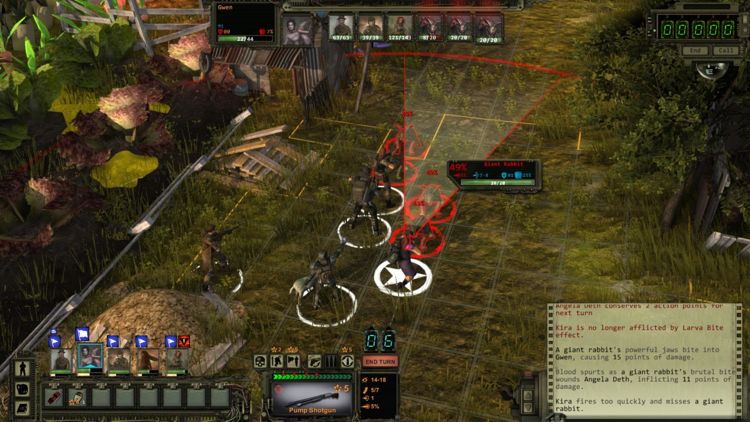This screenshot has height=422, width=750.
Task: Select the highlighted woman's party portrait
Action: point(90,358)
